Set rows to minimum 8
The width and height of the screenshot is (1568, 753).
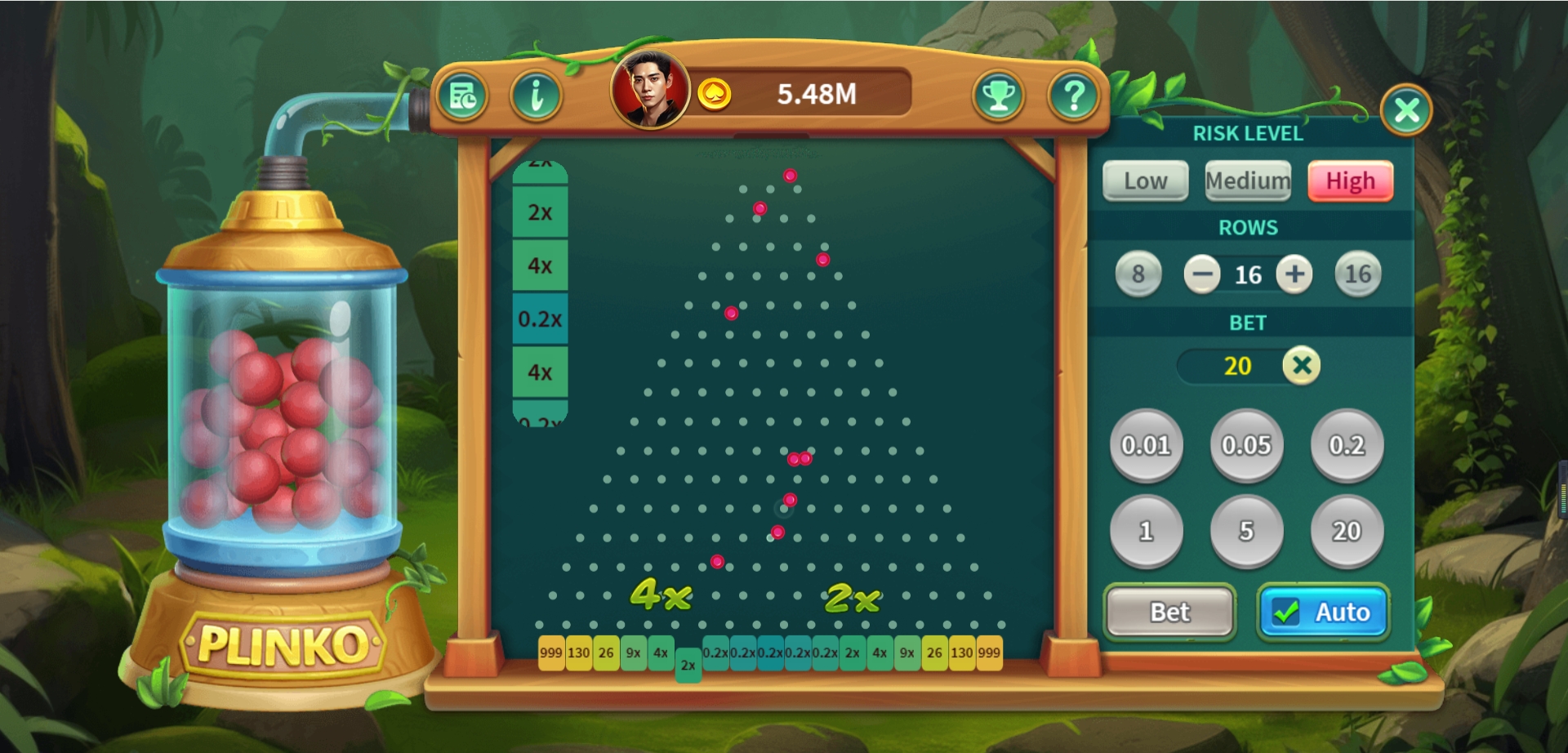click(1138, 274)
